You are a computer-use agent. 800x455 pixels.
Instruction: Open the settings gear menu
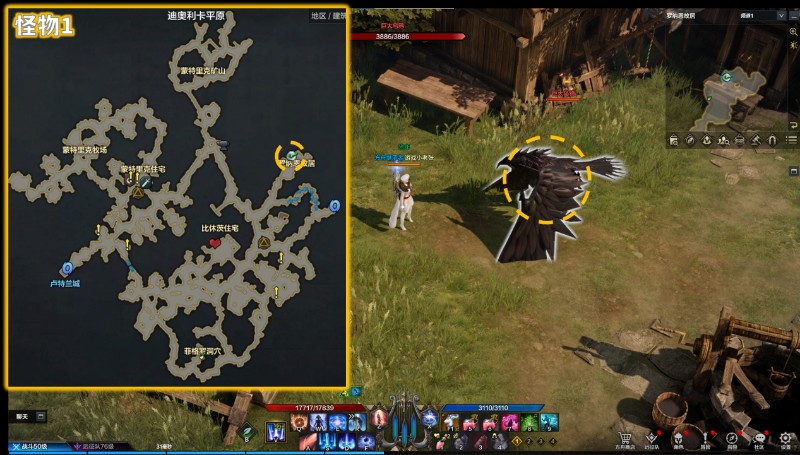coord(786,437)
